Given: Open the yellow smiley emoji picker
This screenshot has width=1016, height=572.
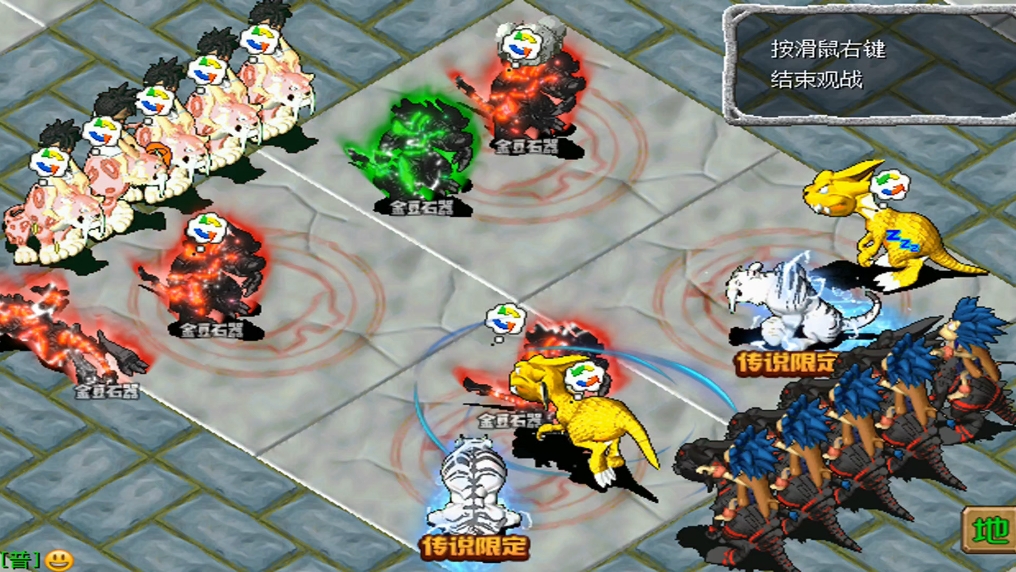Looking at the screenshot, I should (60, 560).
